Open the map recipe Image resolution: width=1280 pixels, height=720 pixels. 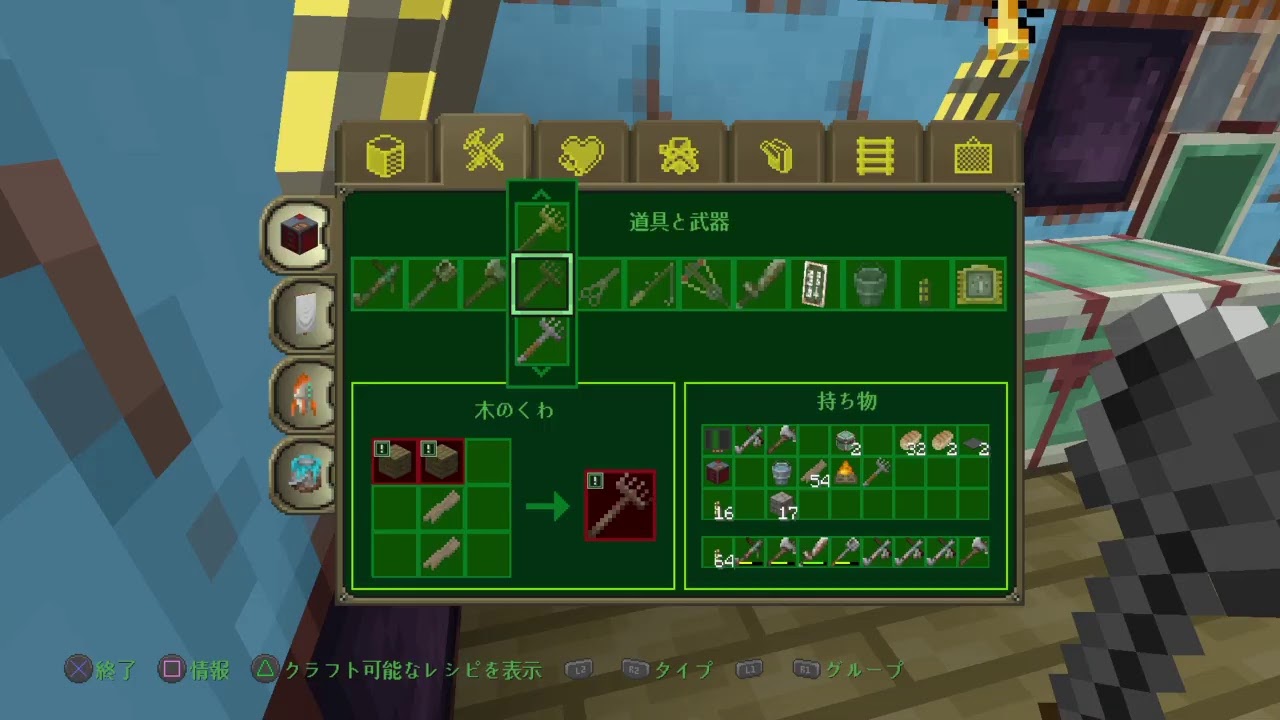click(814, 284)
